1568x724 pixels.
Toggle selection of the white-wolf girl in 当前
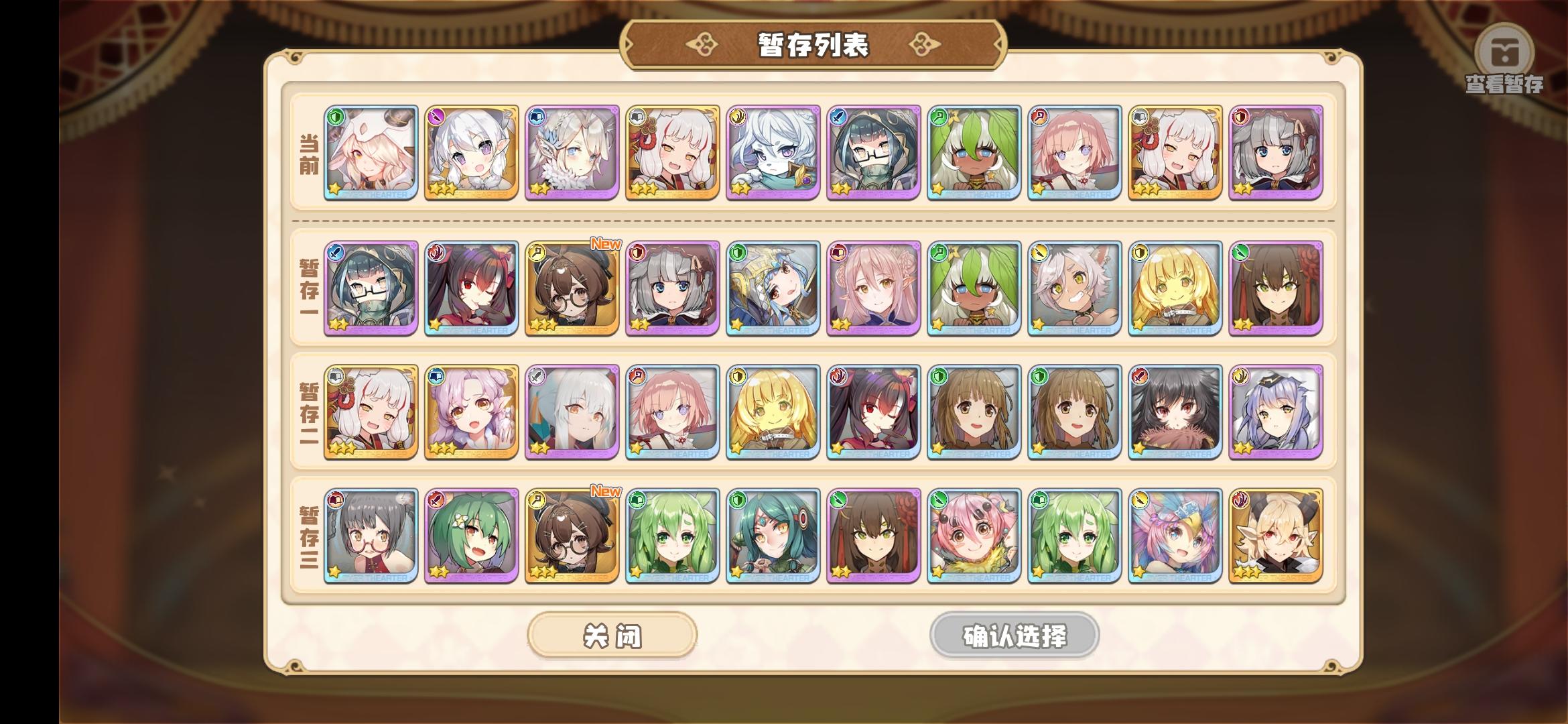(x=772, y=154)
